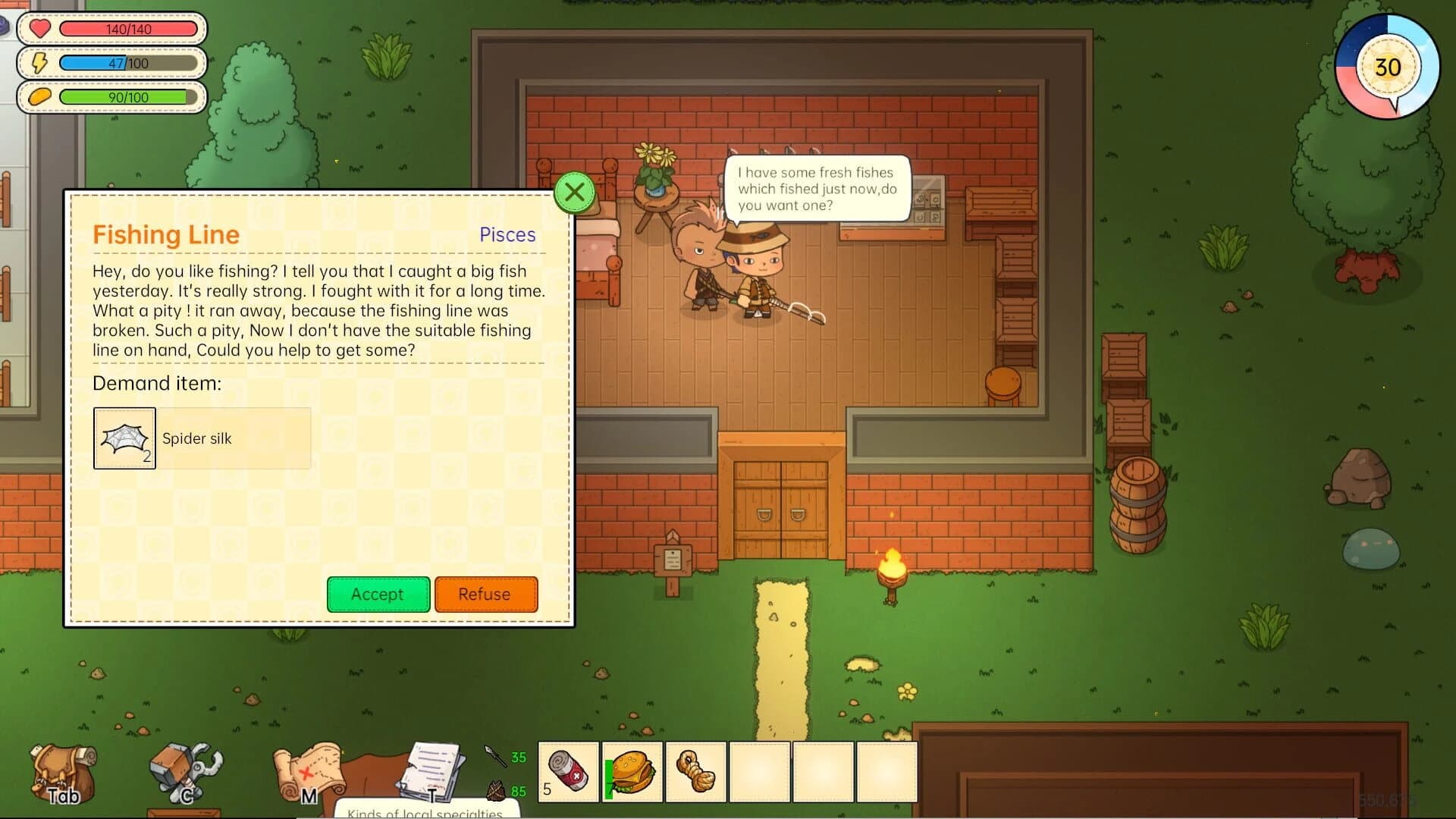Viewport: 1456px width, 819px height.
Task: Select the rope in the hotbar
Action: pyautogui.click(x=697, y=772)
